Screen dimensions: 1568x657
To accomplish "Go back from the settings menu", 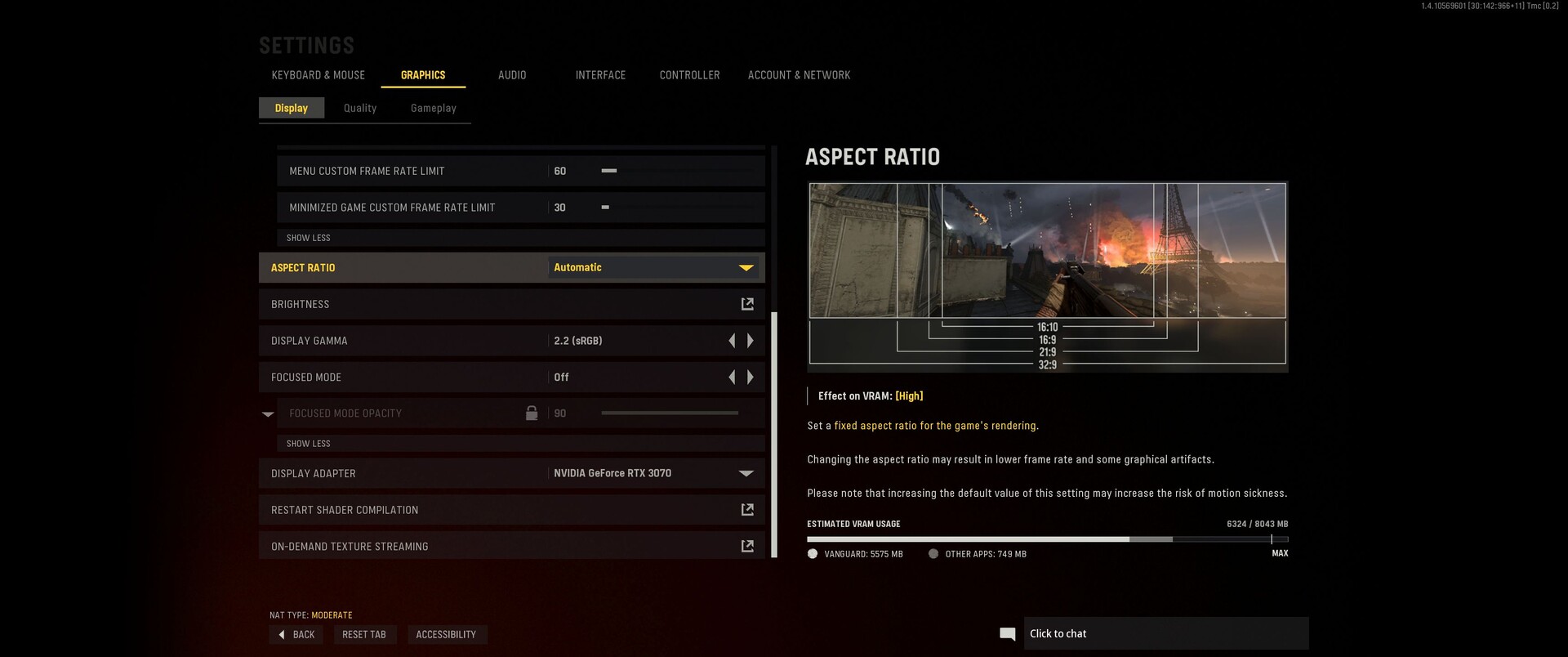I will (296, 635).
